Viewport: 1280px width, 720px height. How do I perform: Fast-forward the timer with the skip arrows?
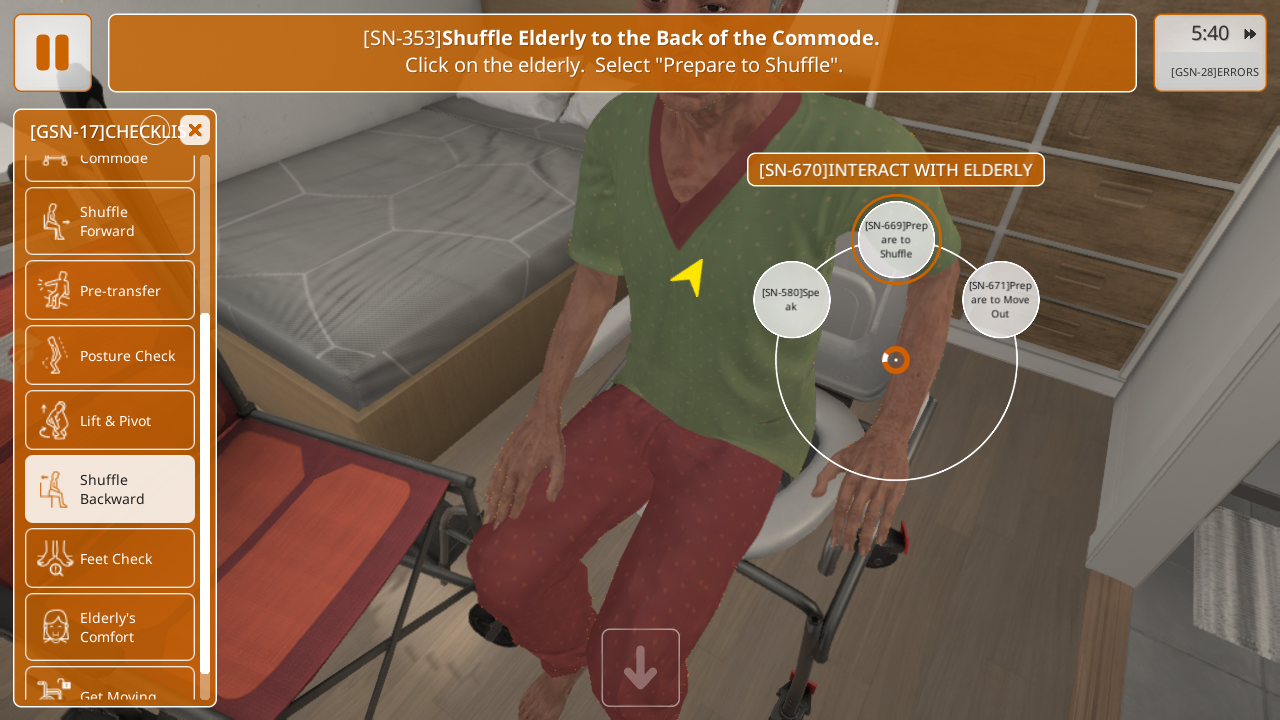click(x=1250, y=34)
